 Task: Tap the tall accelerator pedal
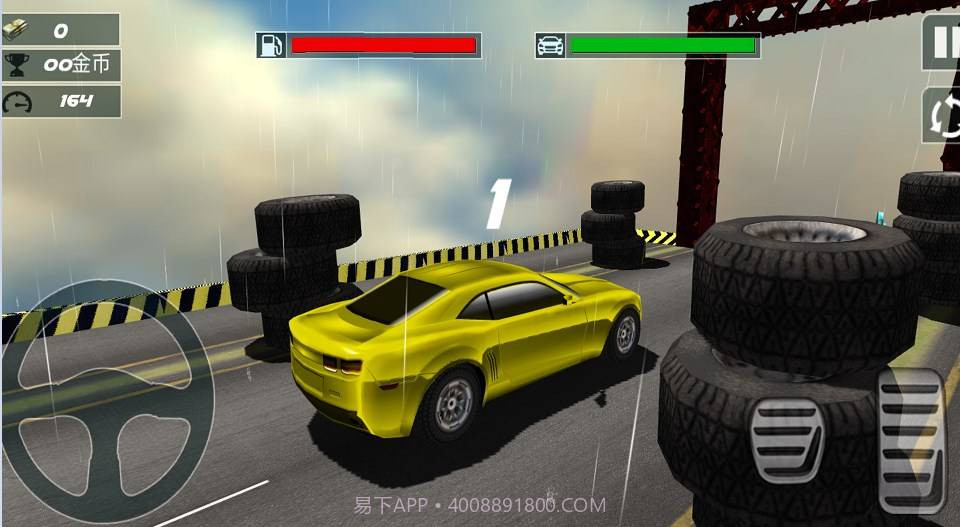(911, 440)
